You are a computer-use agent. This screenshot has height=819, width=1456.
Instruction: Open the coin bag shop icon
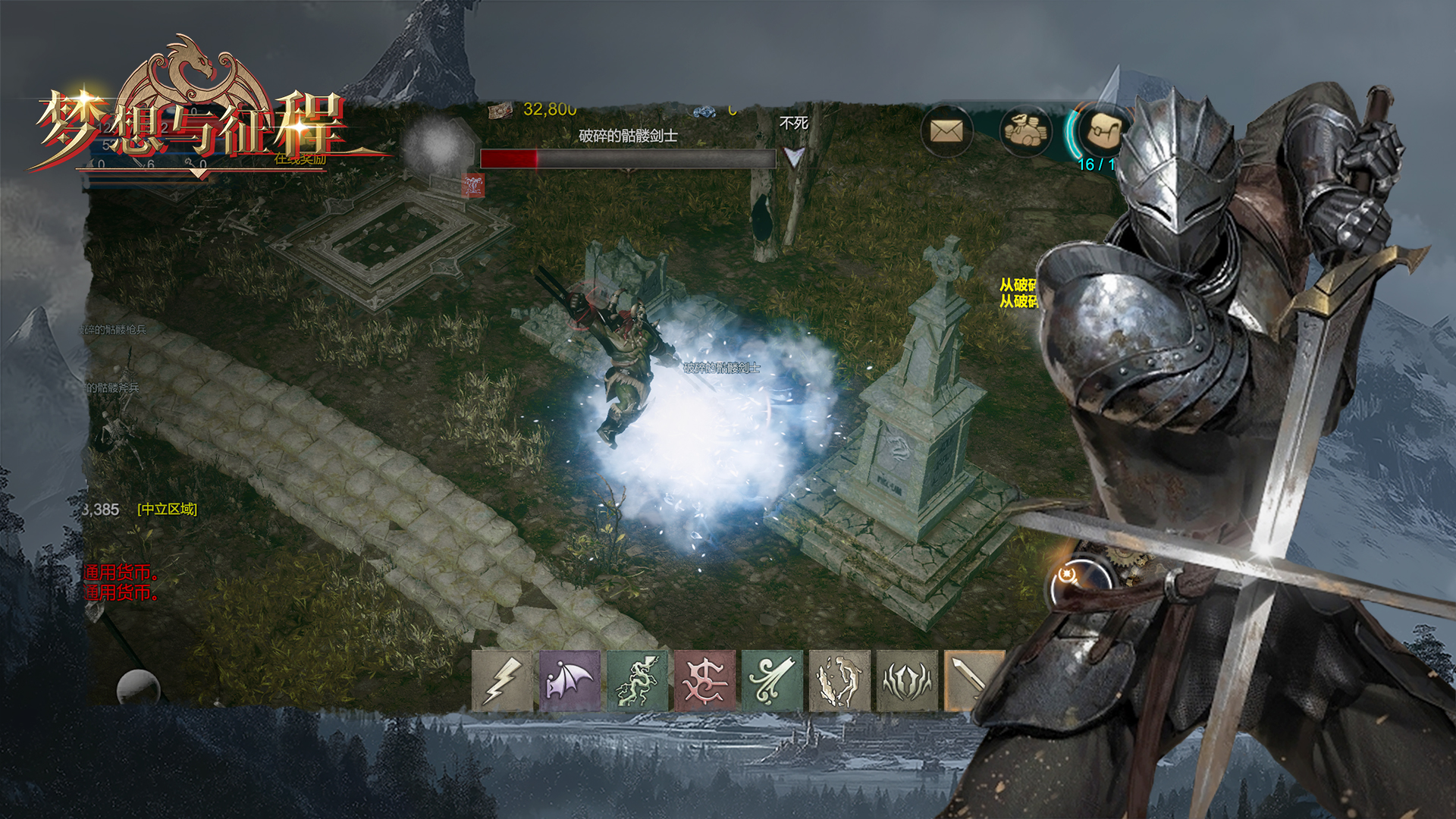pos(1025,132)
